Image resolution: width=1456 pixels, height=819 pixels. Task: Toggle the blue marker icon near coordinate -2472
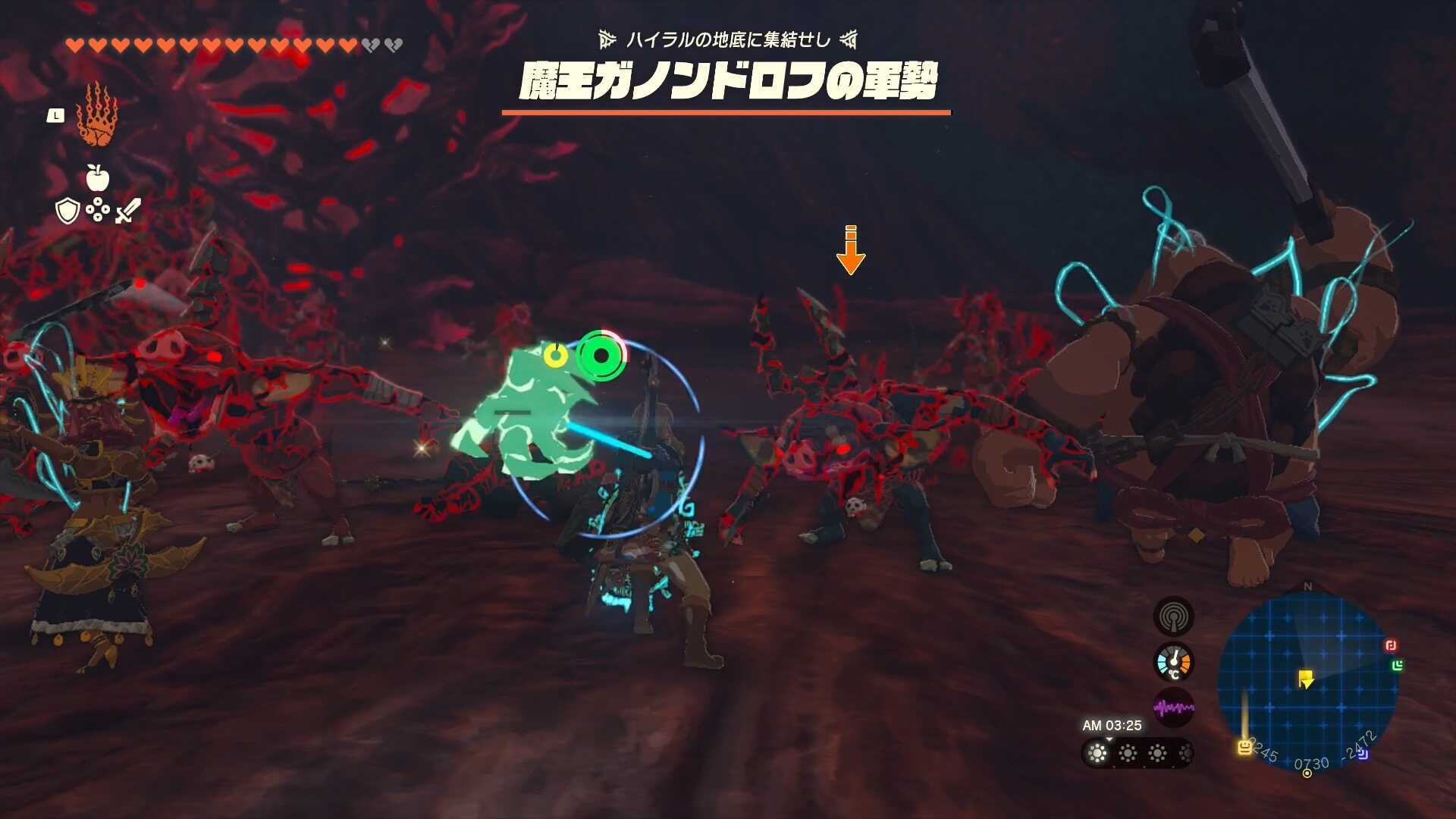1363,753
